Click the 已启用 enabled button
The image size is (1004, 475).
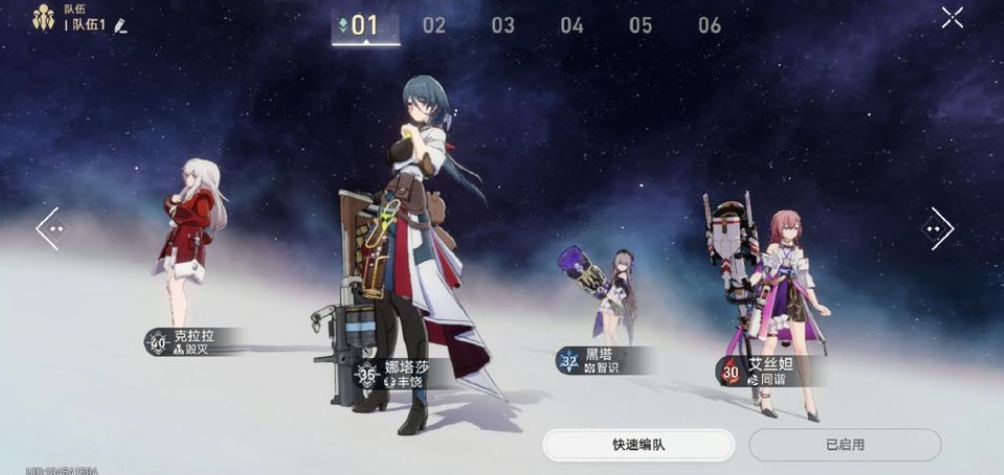click(845, 444)
